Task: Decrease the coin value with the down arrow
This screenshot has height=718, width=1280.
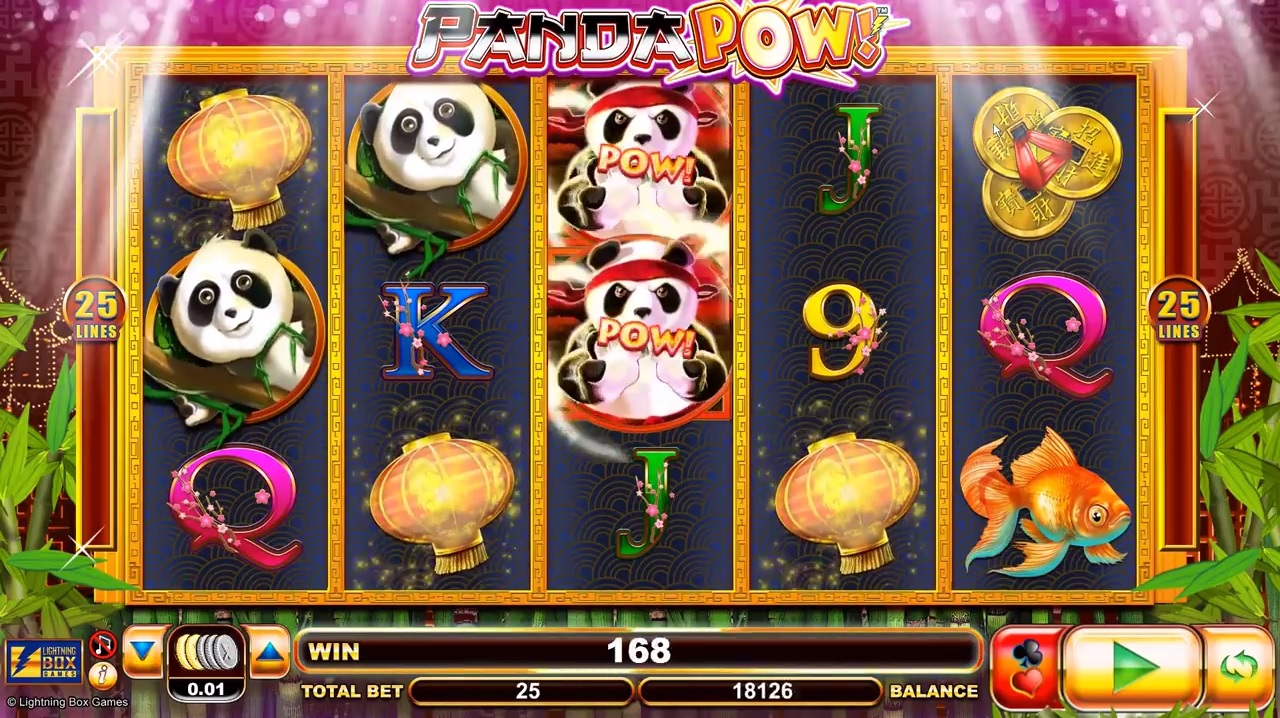Action: pos(143,653)
